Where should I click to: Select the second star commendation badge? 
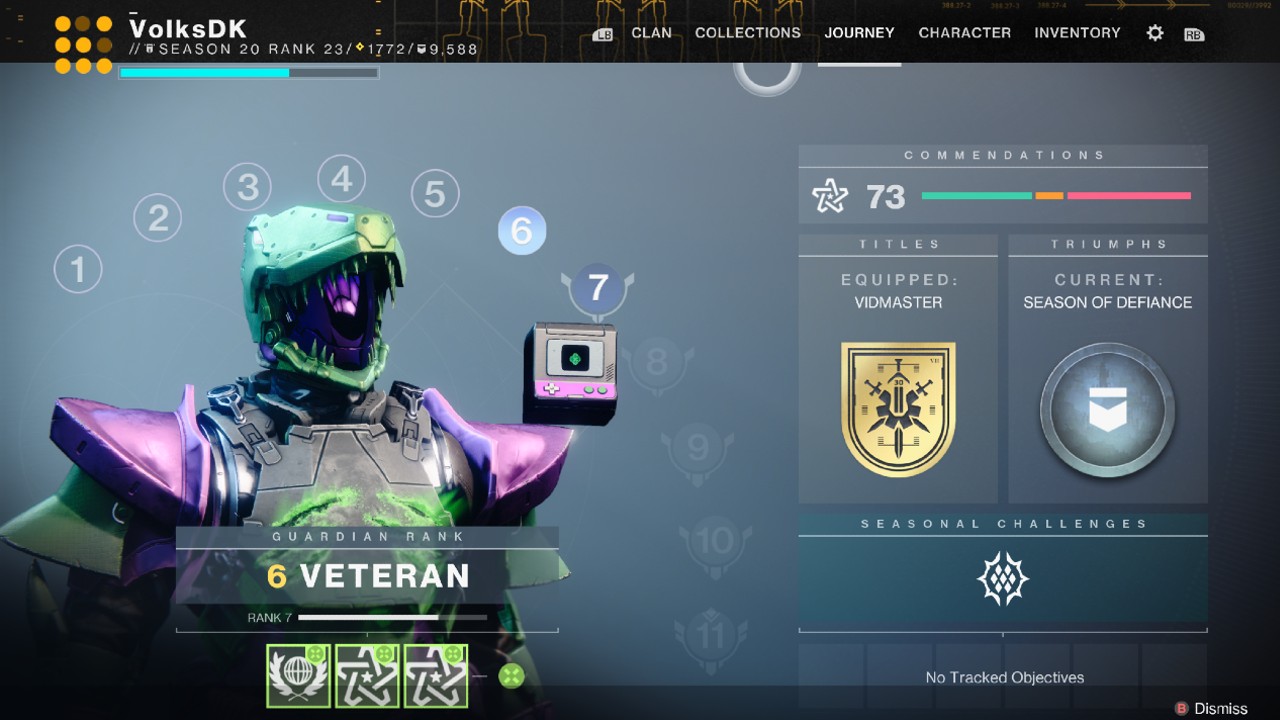pos(435,676)
